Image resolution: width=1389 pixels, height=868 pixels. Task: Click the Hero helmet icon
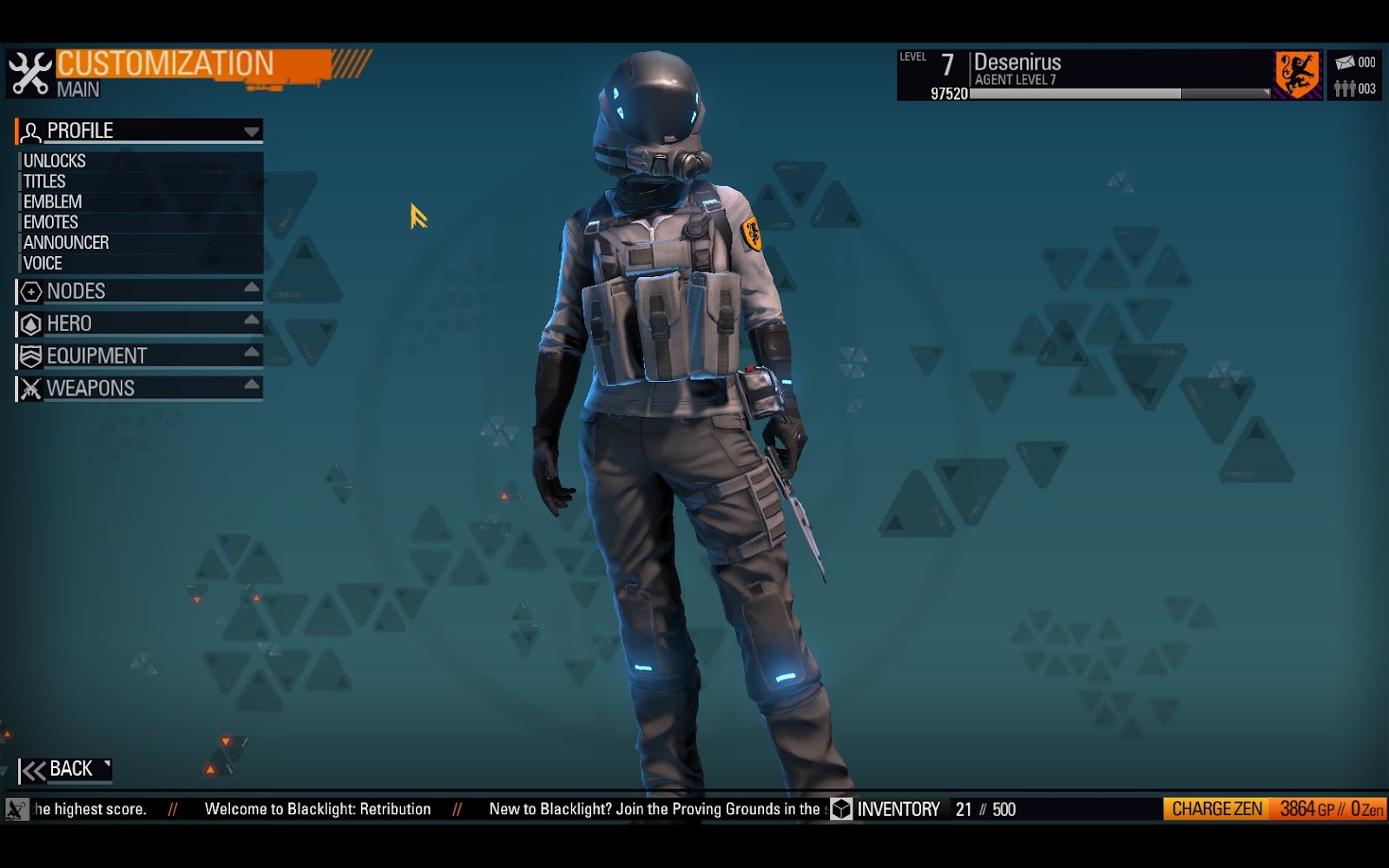31,323
